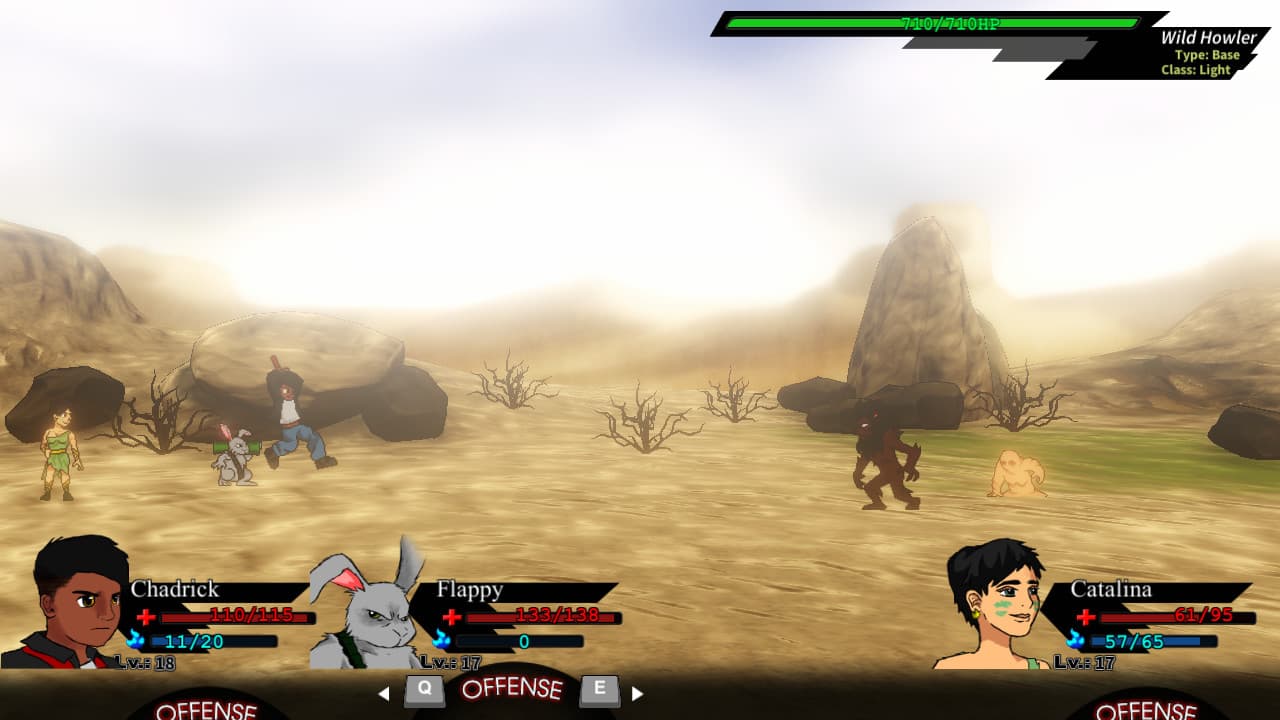1280x720 pixels.
Task: Click Chadrick's red health cross icon
Action: [146, 616]
